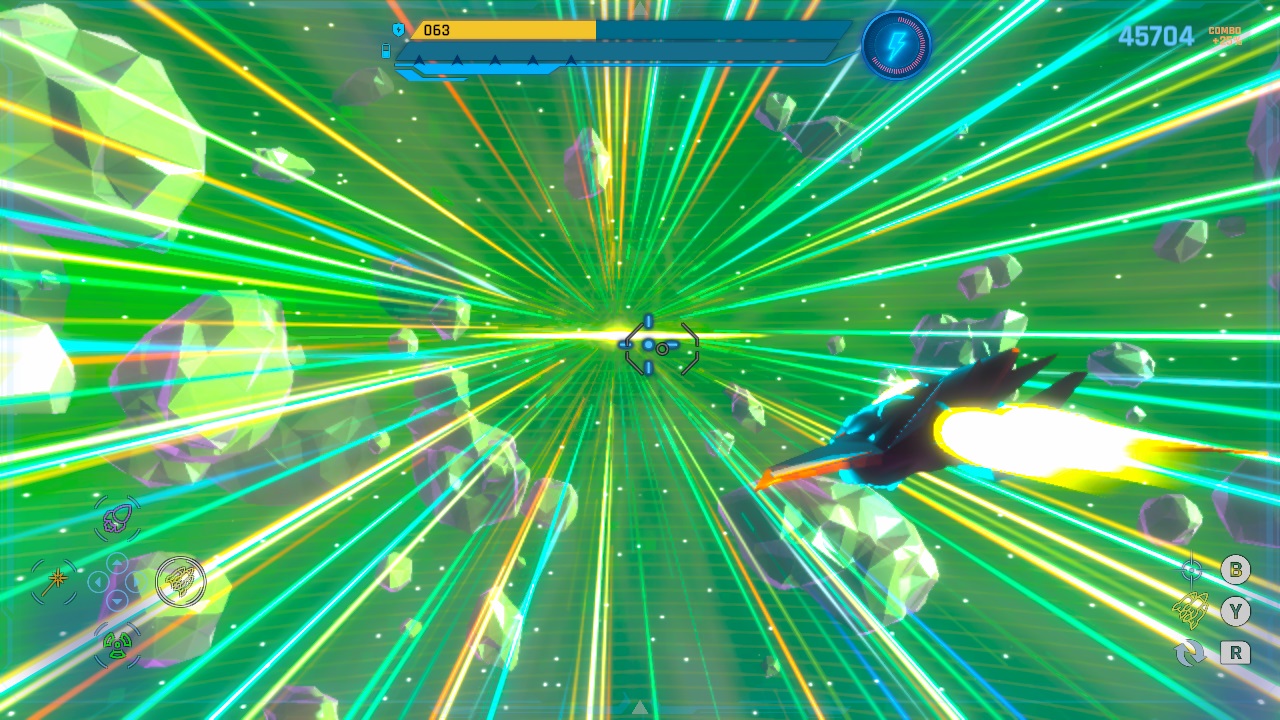Select the rocket missile weapon icon

point(117,516)
